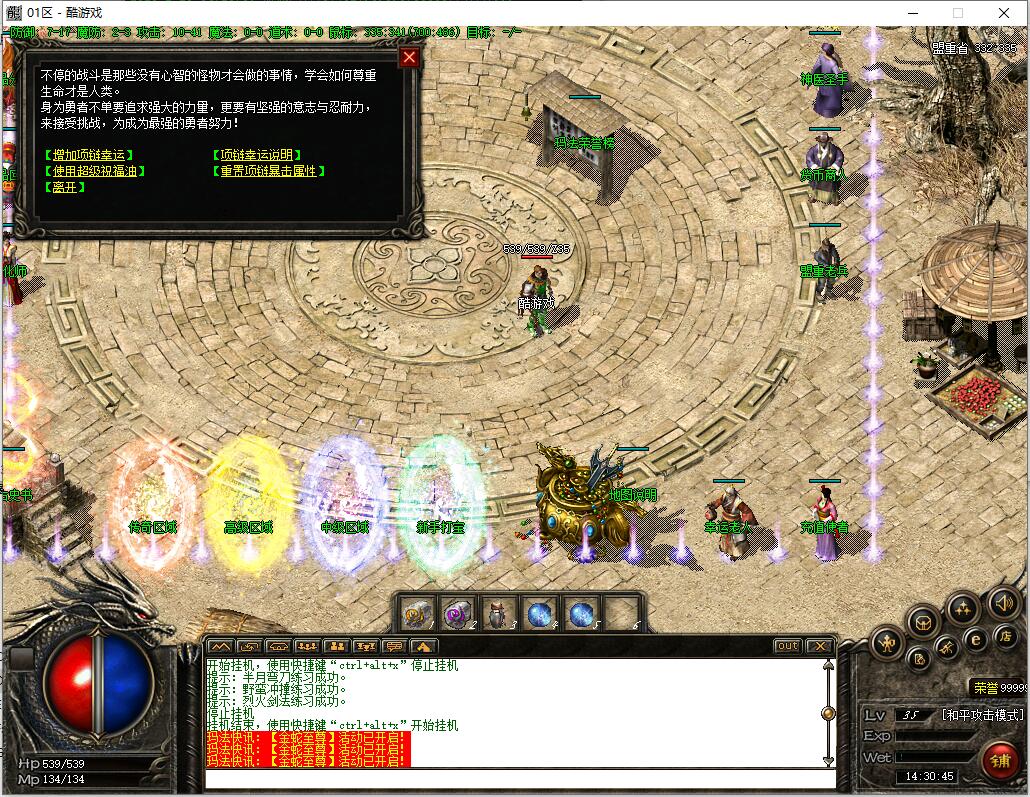Open the bag chest icon button
1030x797 pixels.
[x=922, y=622]
